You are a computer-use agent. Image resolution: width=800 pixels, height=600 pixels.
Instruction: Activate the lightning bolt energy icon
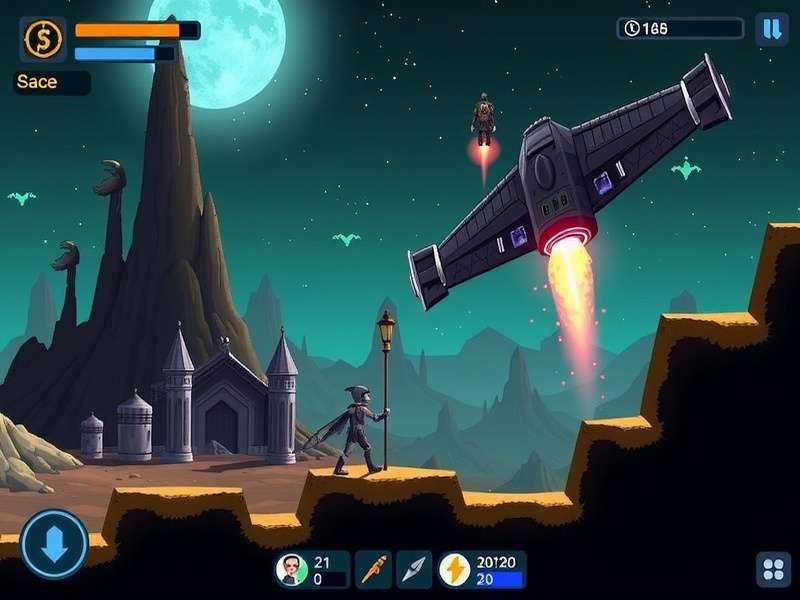click(x=456, y=570)
